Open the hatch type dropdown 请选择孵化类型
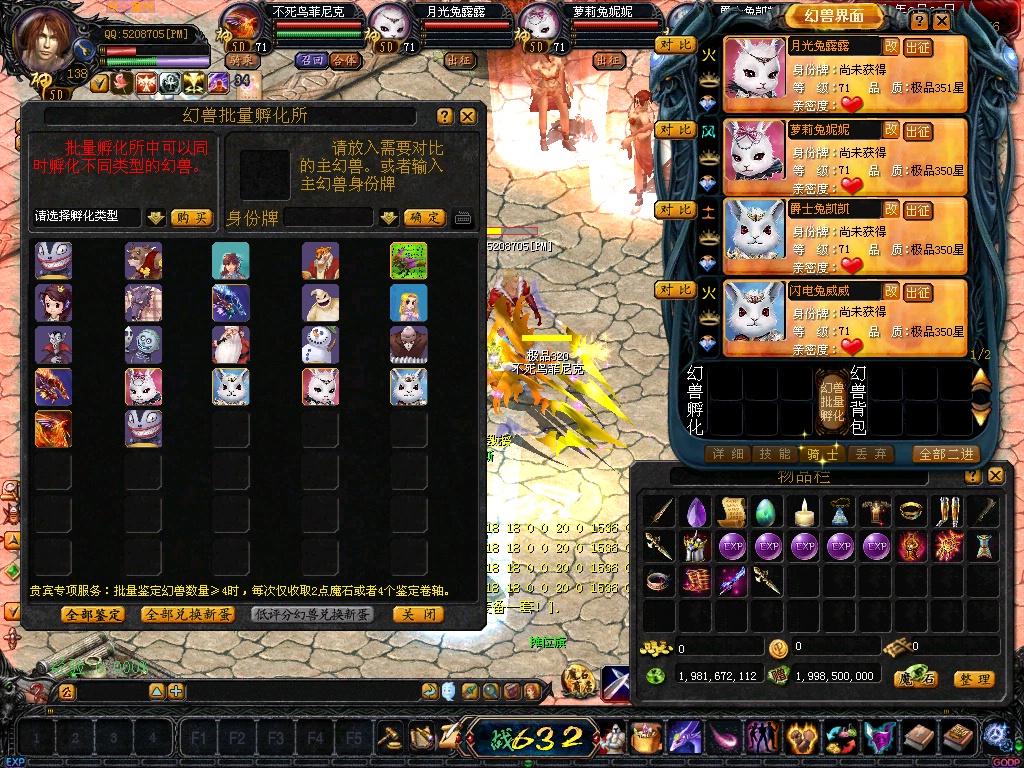This screenshot has height=768, width=1024. (155, 217)
